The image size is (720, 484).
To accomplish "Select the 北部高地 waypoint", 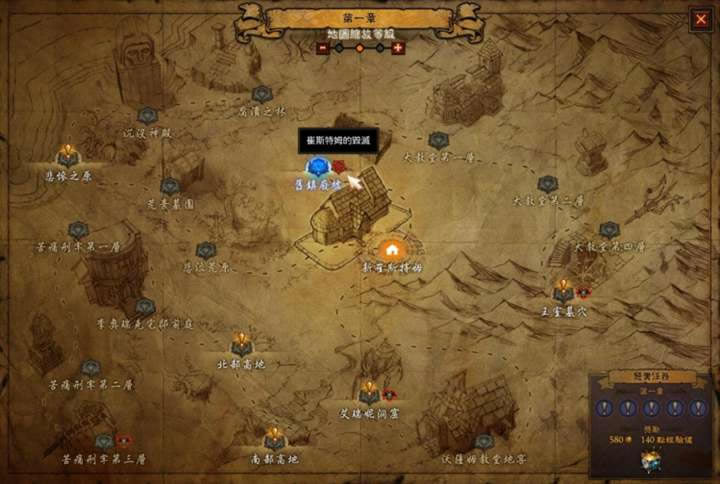I will click(241, 345).
